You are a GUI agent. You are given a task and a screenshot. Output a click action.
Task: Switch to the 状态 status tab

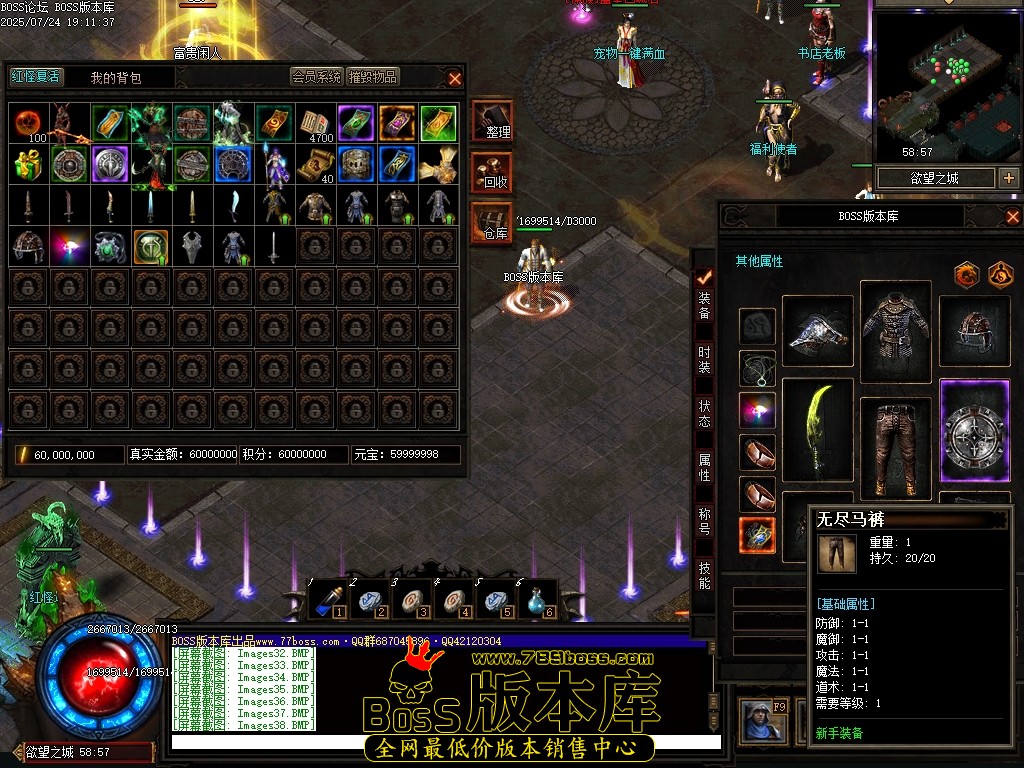pos(705,413)
